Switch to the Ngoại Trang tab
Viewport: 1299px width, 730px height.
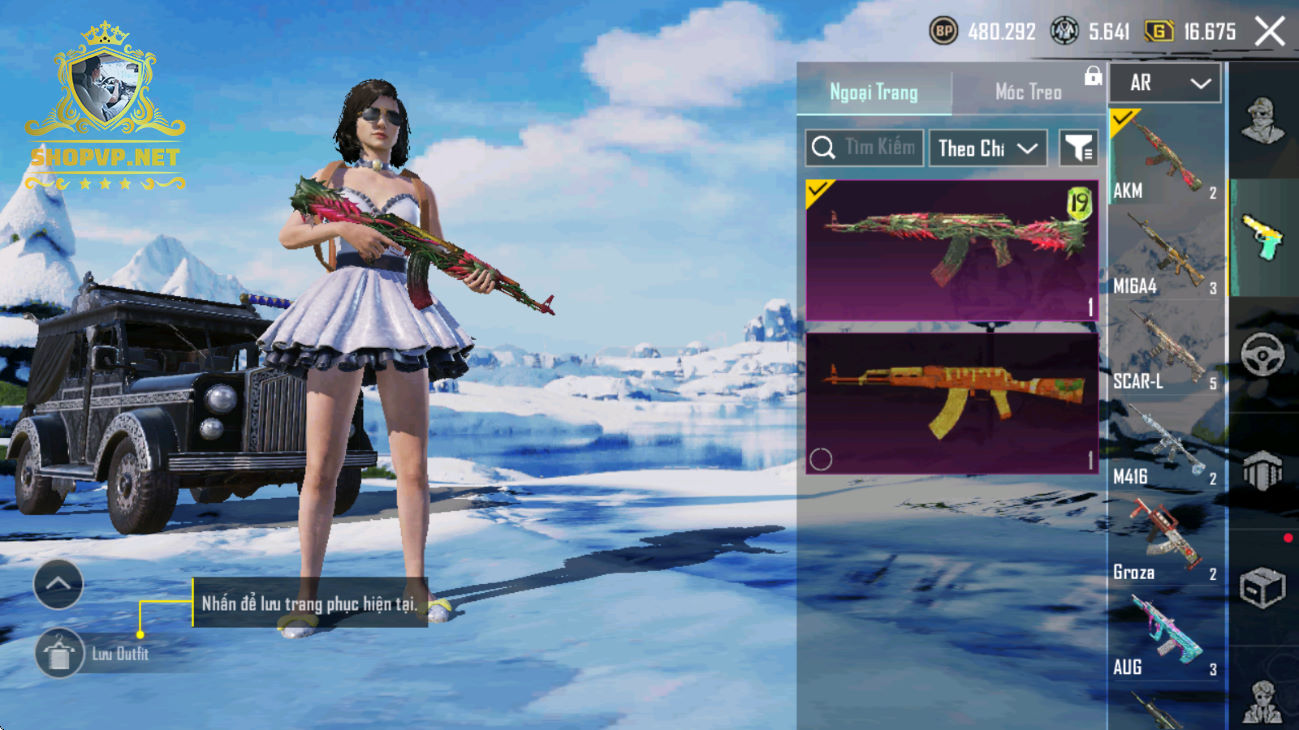[874, 92]
